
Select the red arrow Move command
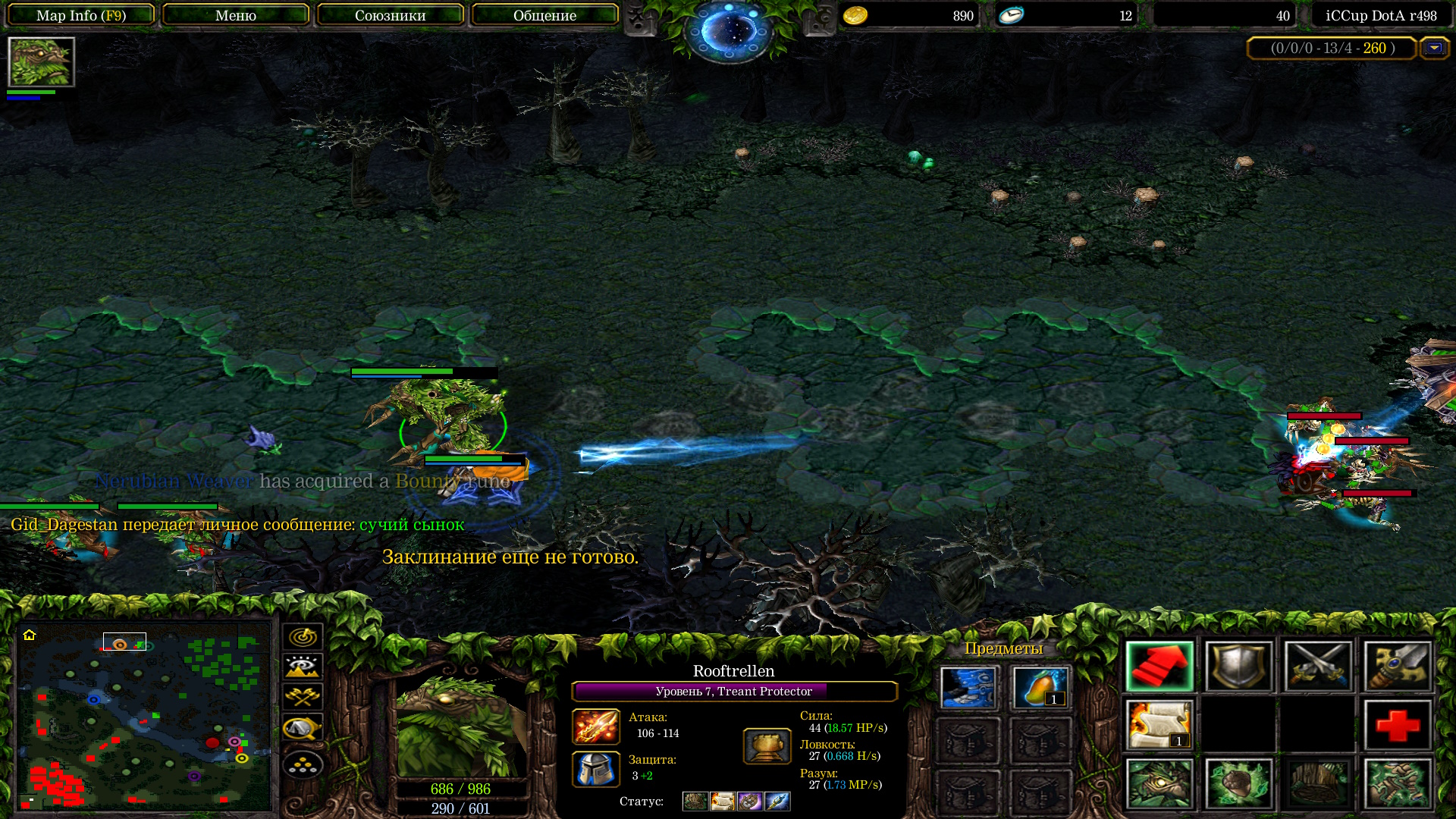[x=1159, y=667]
